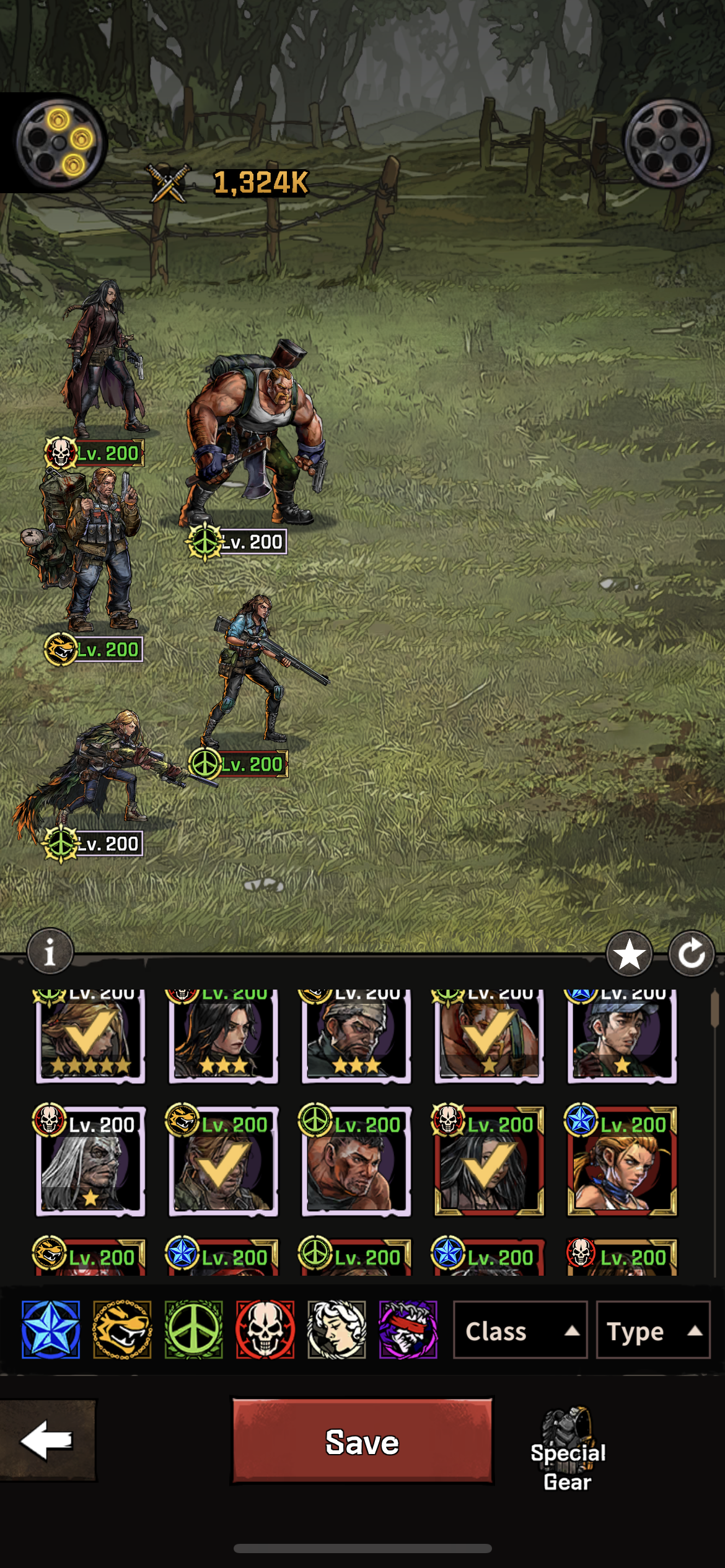The width and height of the screenshot is (725, 1568).
Task: Deselect the checked black-haired woman portrait
Action: 489,1163
